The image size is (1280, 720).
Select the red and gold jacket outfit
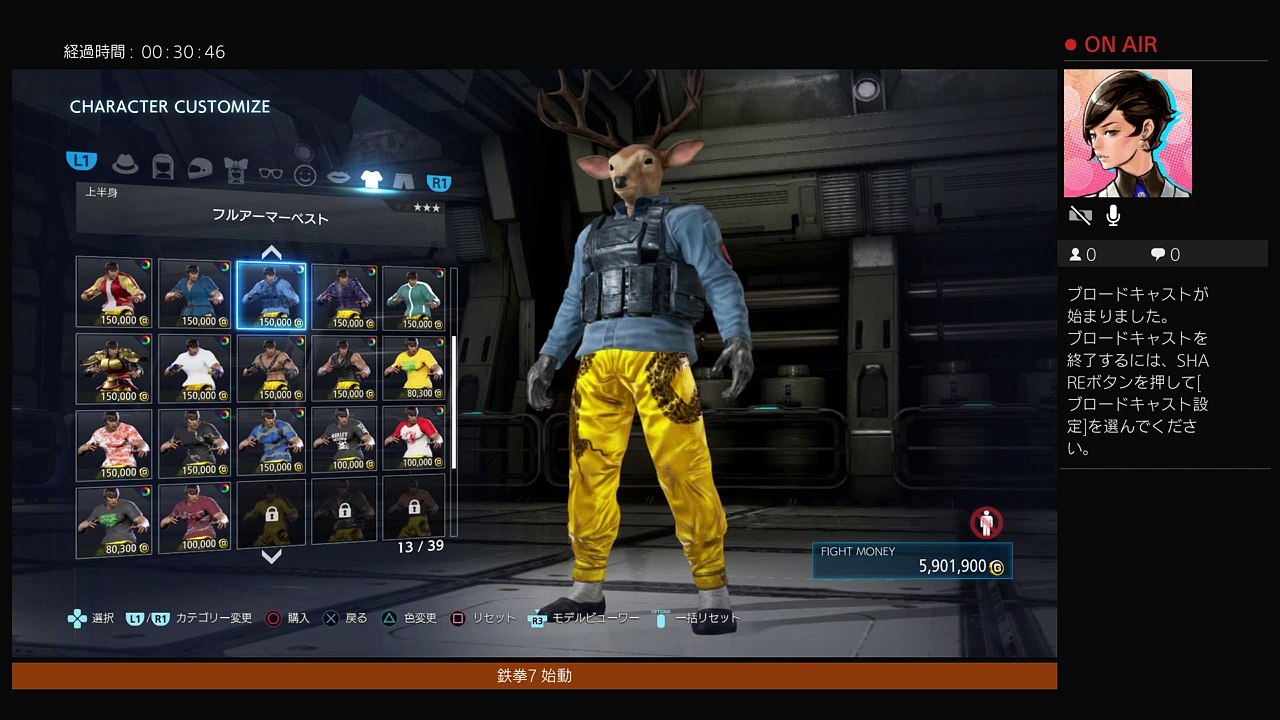[114, 293]
